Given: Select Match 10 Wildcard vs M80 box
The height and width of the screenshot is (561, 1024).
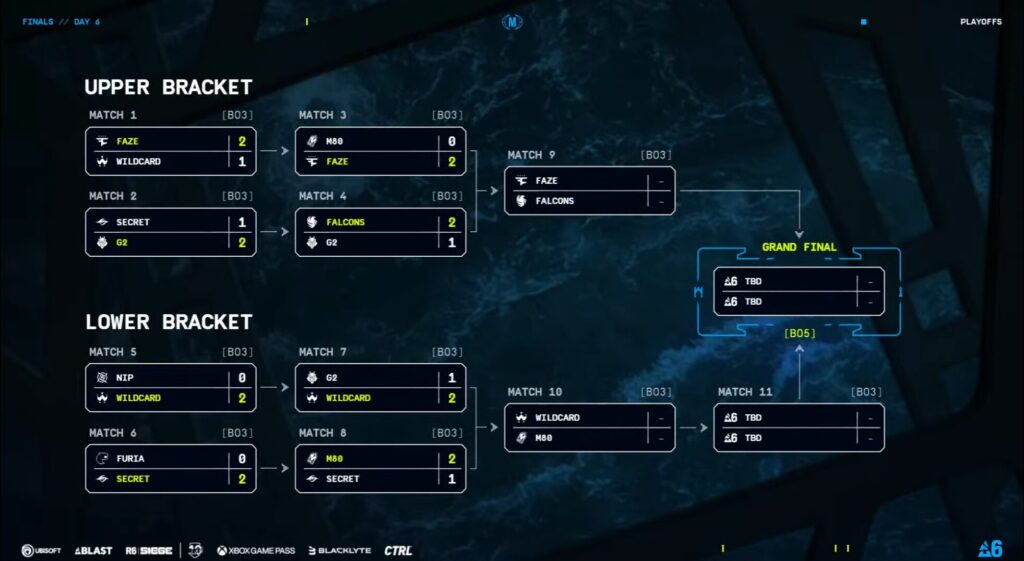Looking at the screenshot, I should [589, 427].
